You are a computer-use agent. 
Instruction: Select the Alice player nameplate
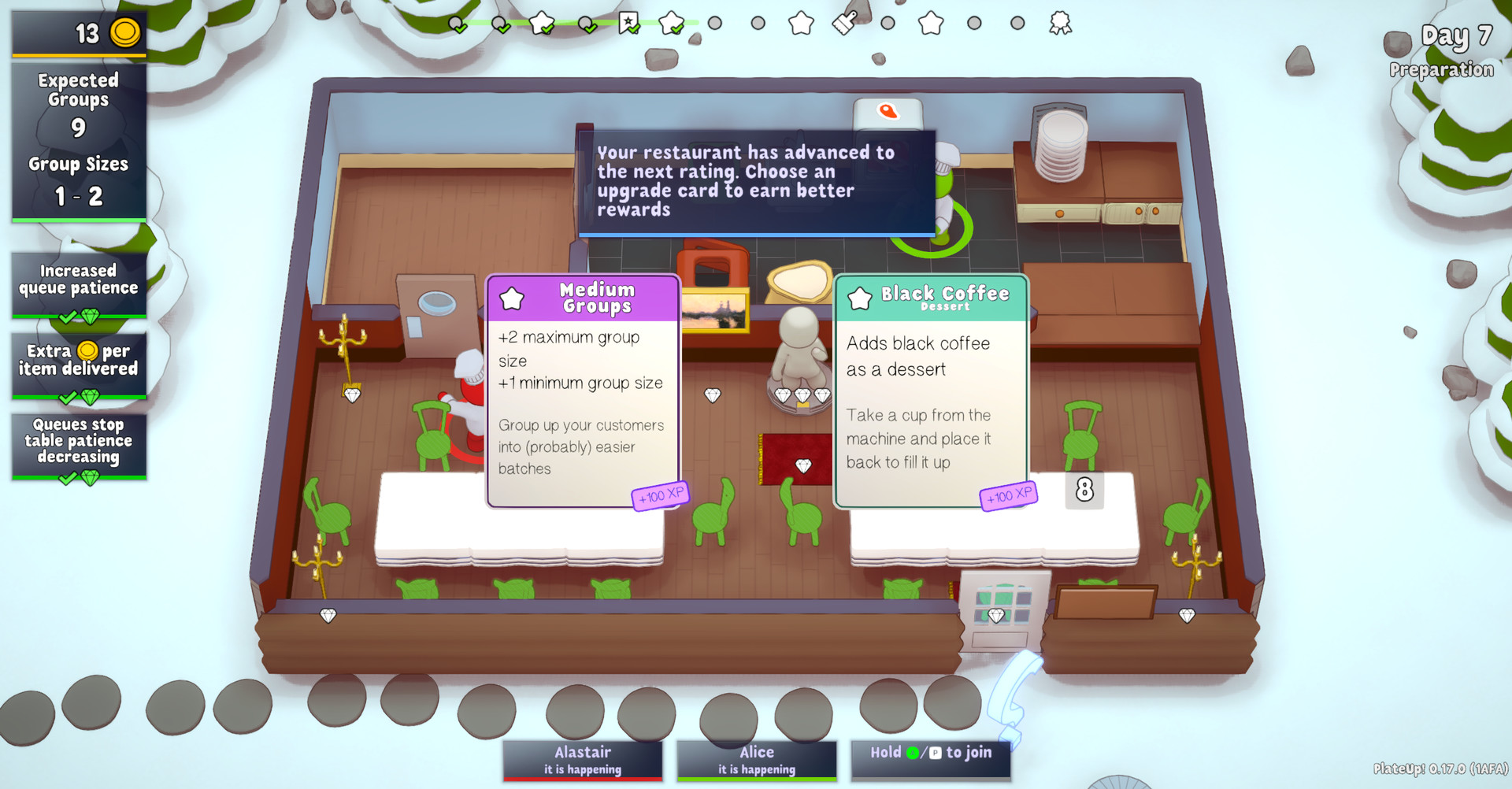pyautogui.click(x=756, y=760)
